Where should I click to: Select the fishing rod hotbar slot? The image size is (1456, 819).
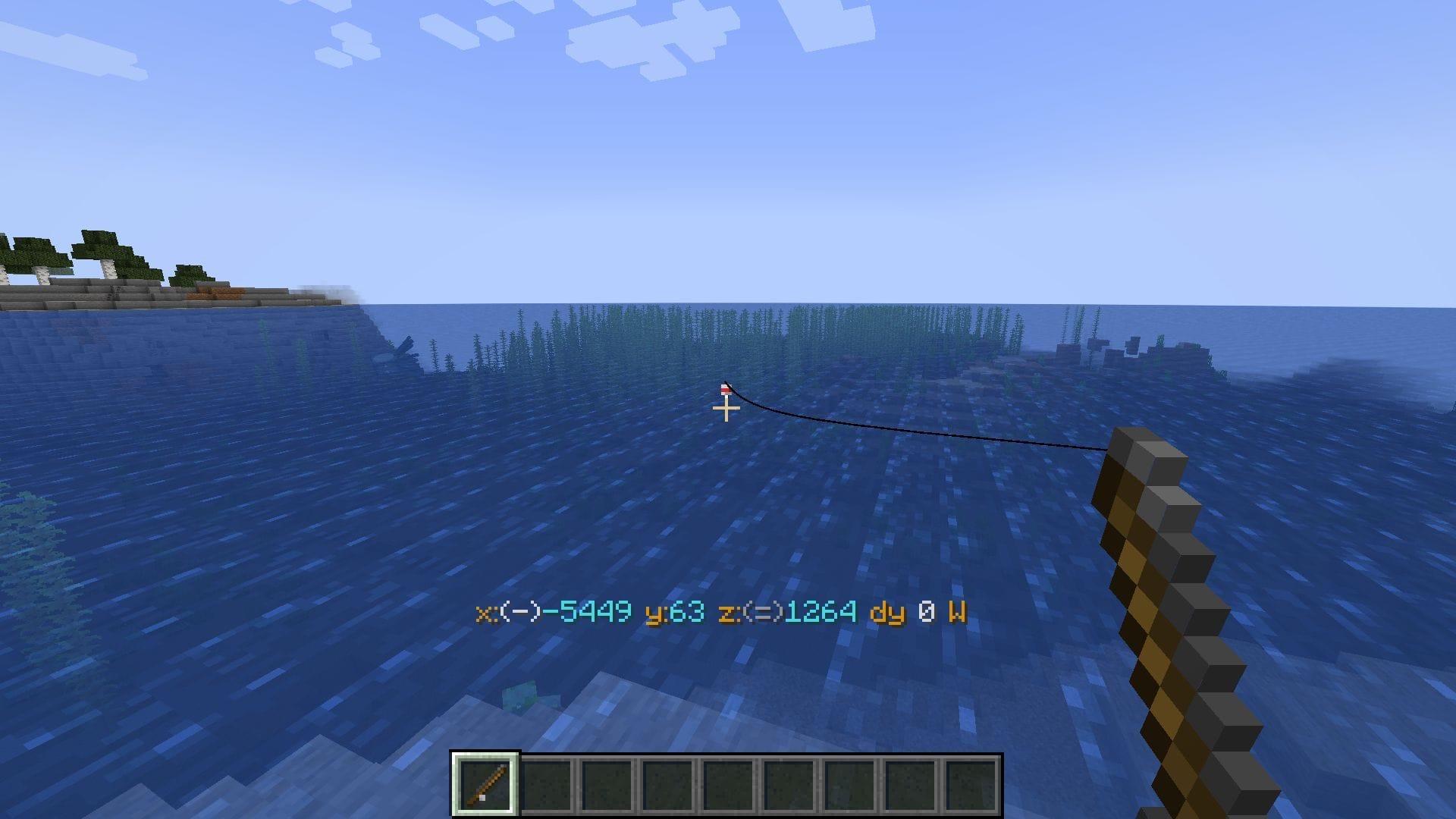point(485,784)
